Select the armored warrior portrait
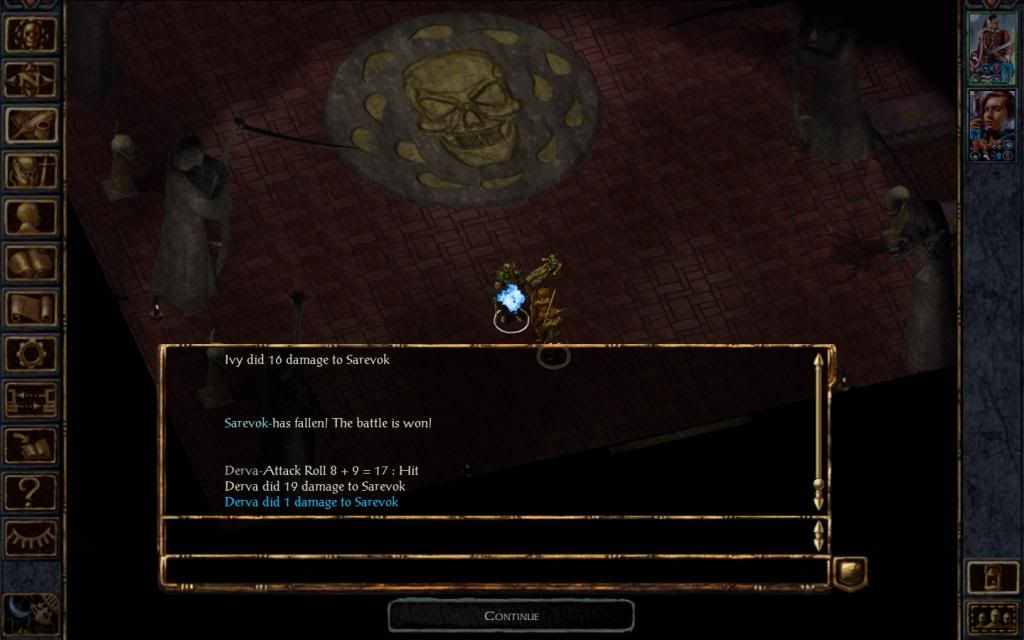The height and width of the screenshot is (640, 1024). 992,48
